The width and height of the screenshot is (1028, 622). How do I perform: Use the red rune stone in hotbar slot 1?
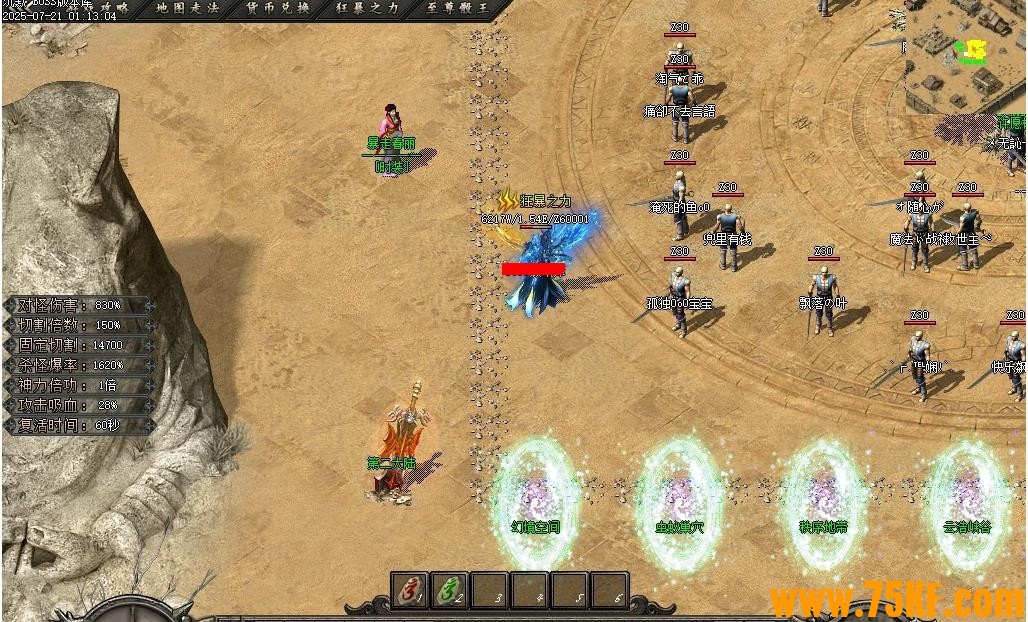point(410,591)
